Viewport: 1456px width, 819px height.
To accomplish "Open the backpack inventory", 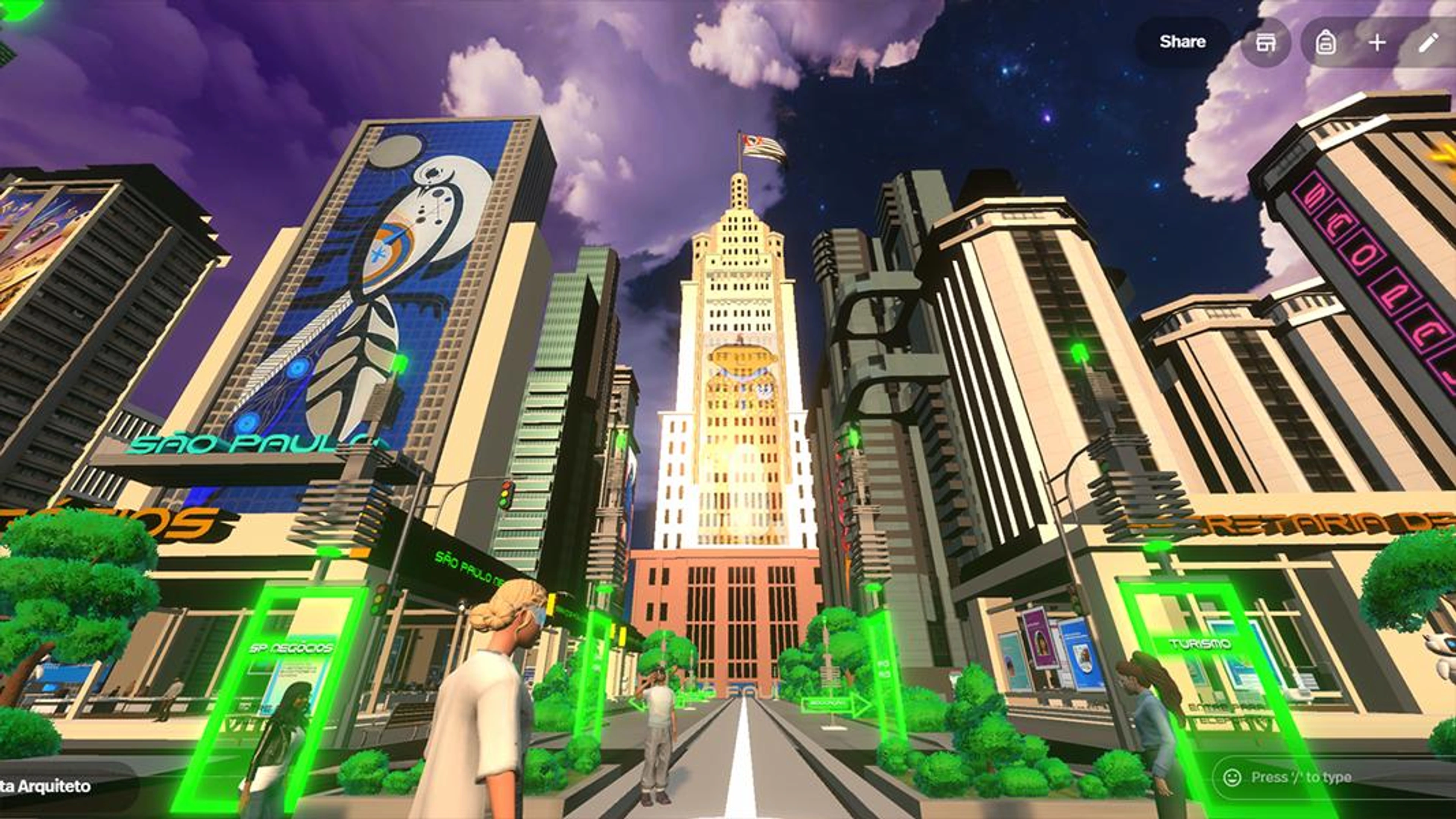I will tap(1326, 42).
